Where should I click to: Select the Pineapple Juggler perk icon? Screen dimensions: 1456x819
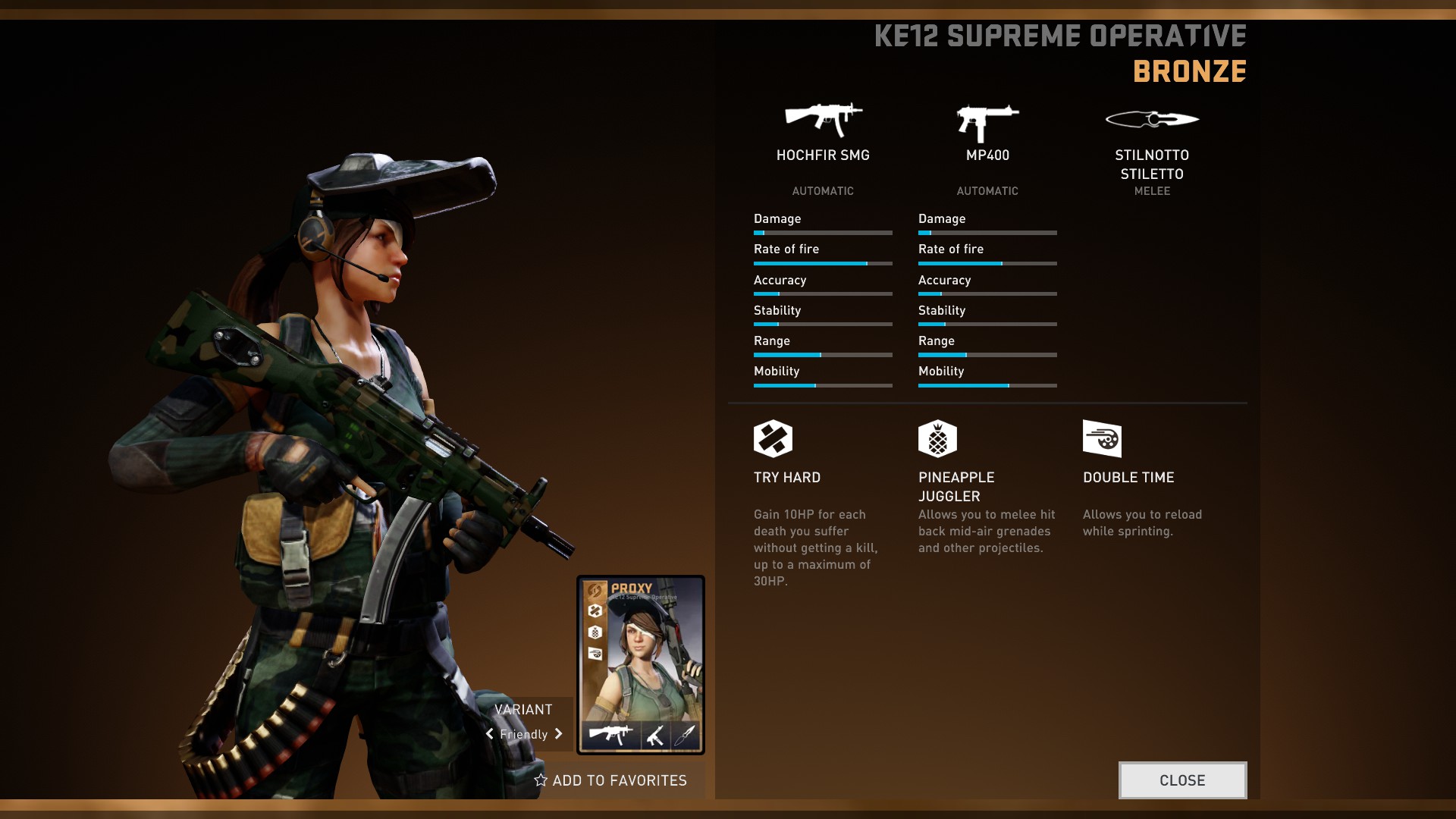937,438
